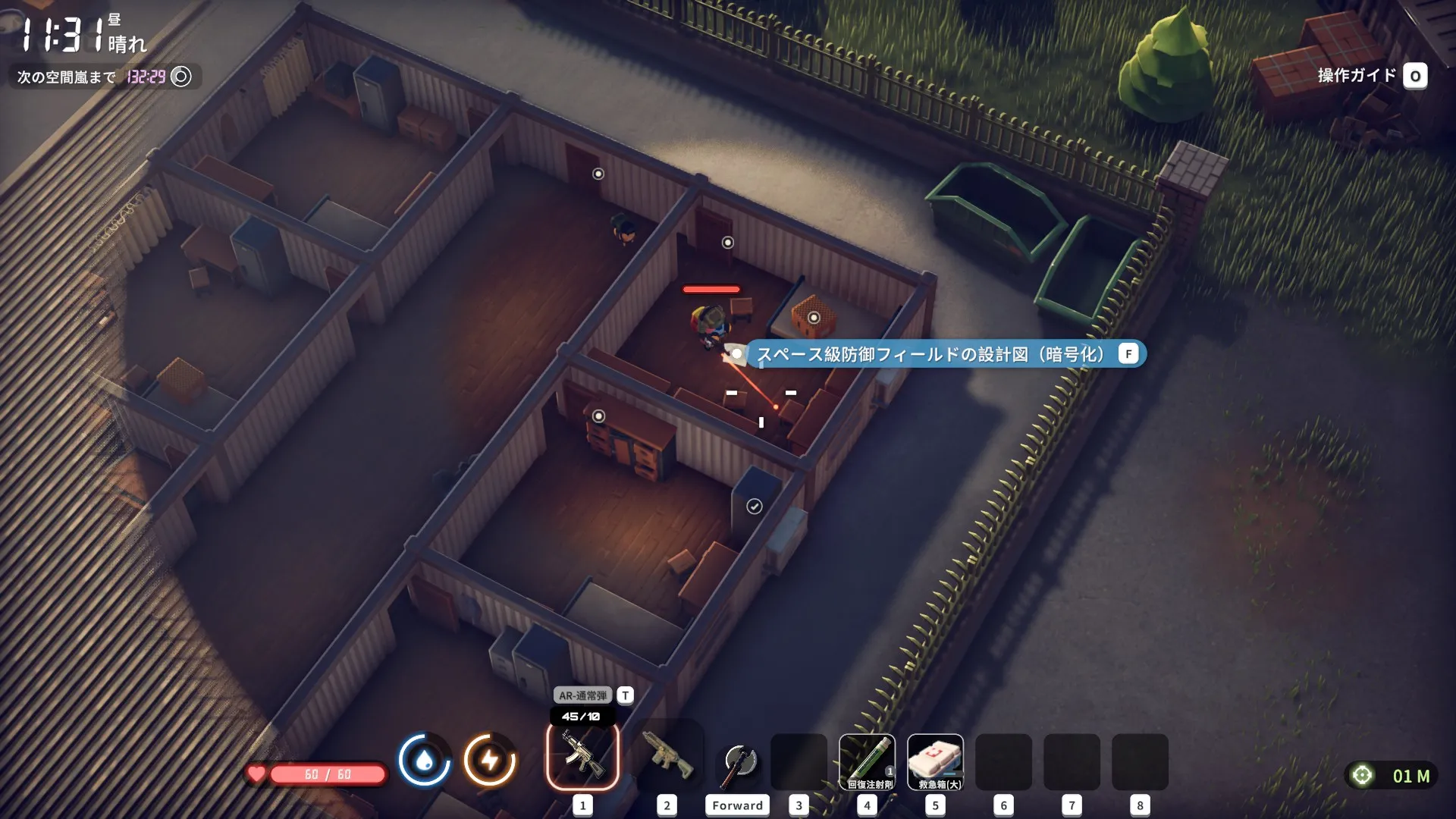Viewport: 1456px width, 819px height.
Task: Use the 回復注射剤 healing injection slot
Action: coord(867,761)
